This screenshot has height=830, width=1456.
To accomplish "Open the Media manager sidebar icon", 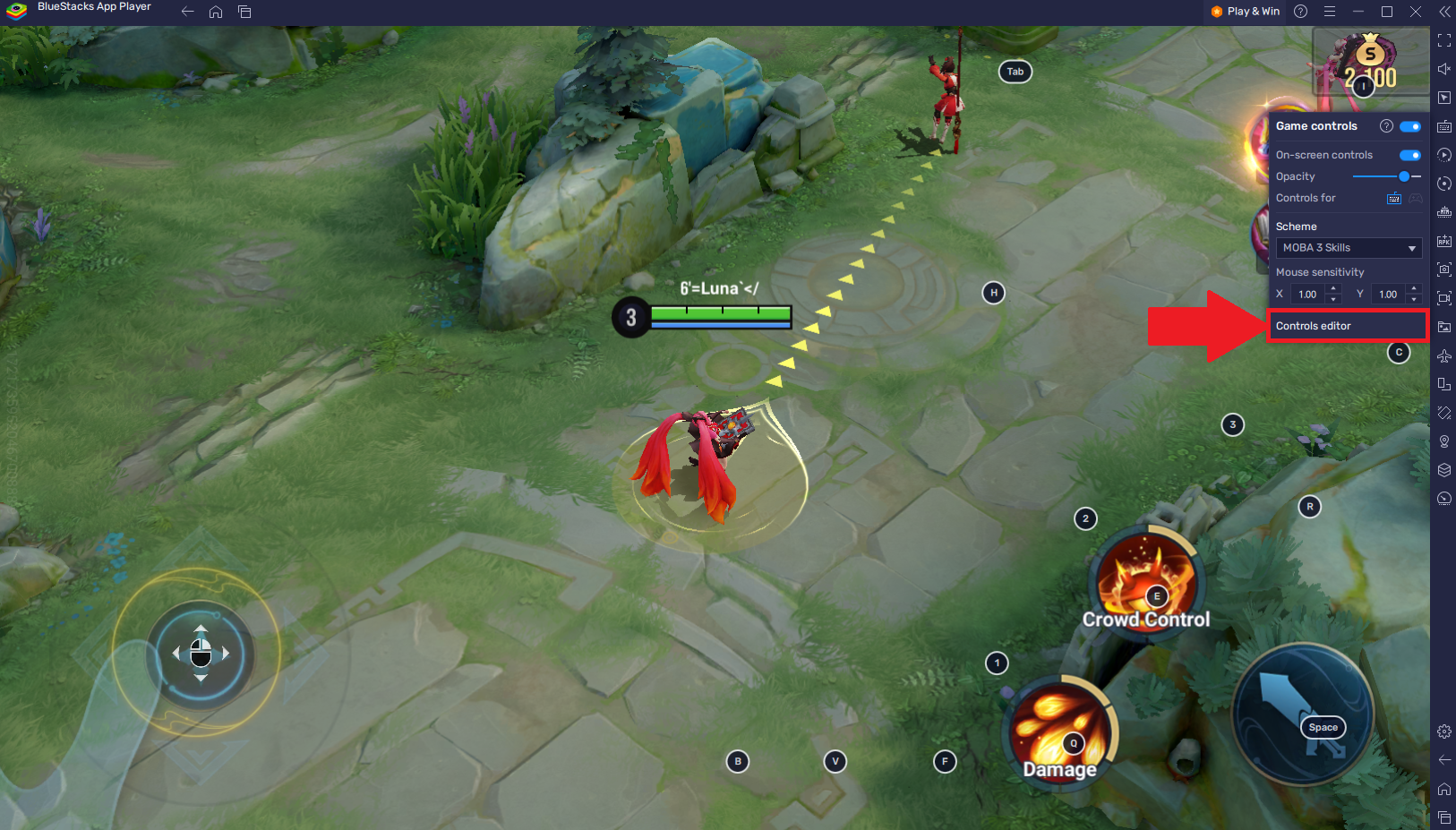I will pyautogui.click(x=1444, y=327).
